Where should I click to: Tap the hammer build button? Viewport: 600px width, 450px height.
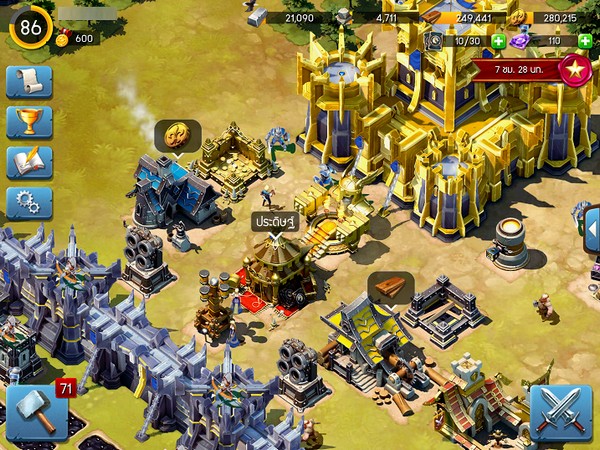[37, 412]
